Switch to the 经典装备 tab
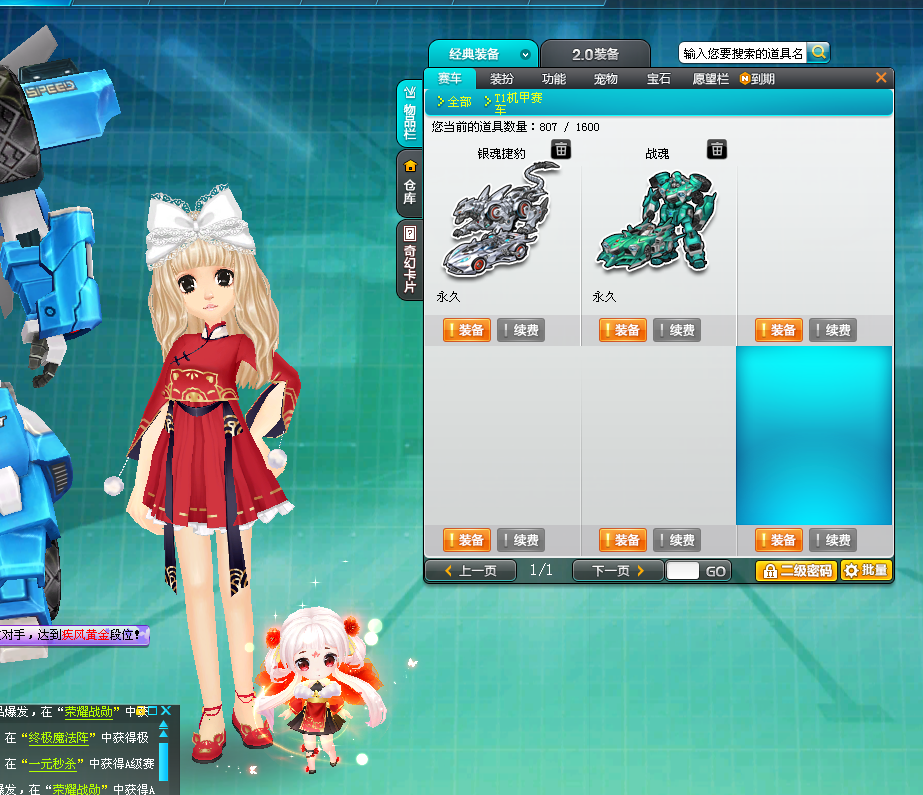Screen dimensions: 923x795 [x=474, y=54]
